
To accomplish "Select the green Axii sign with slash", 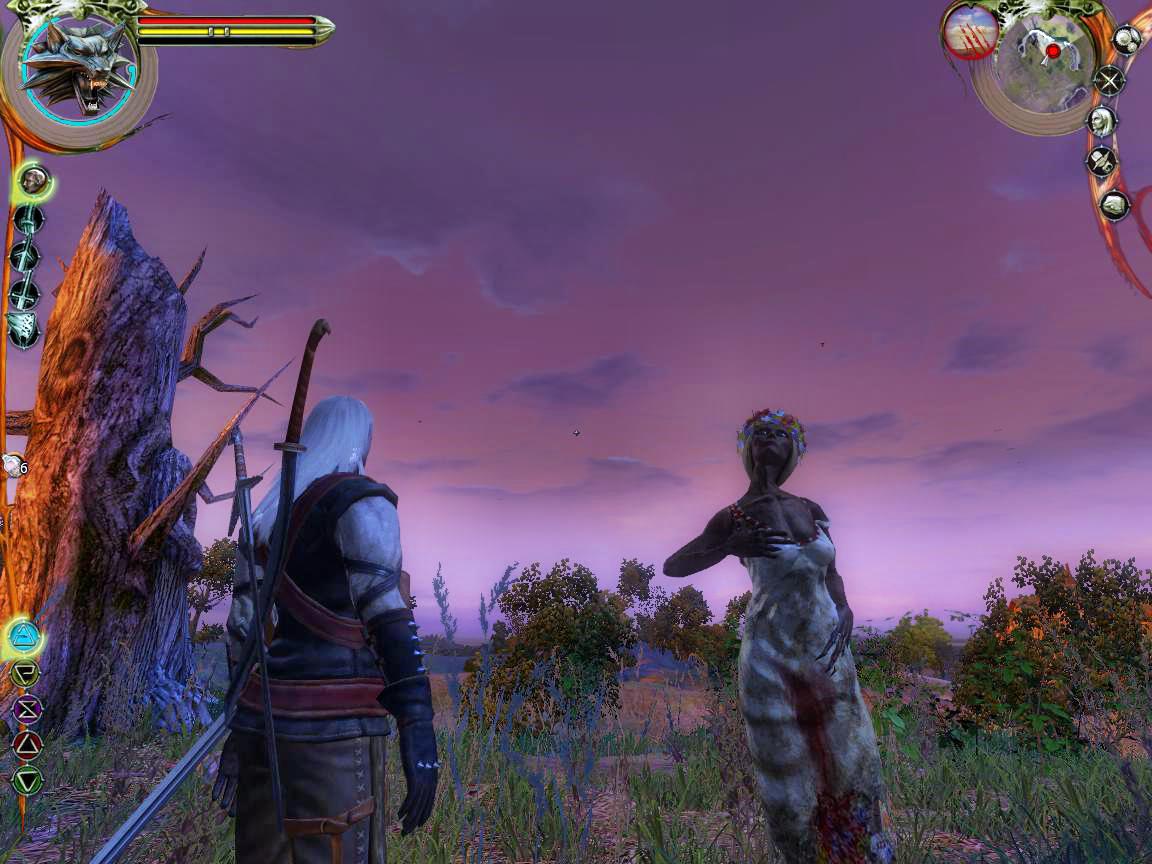I will point(25,673).
